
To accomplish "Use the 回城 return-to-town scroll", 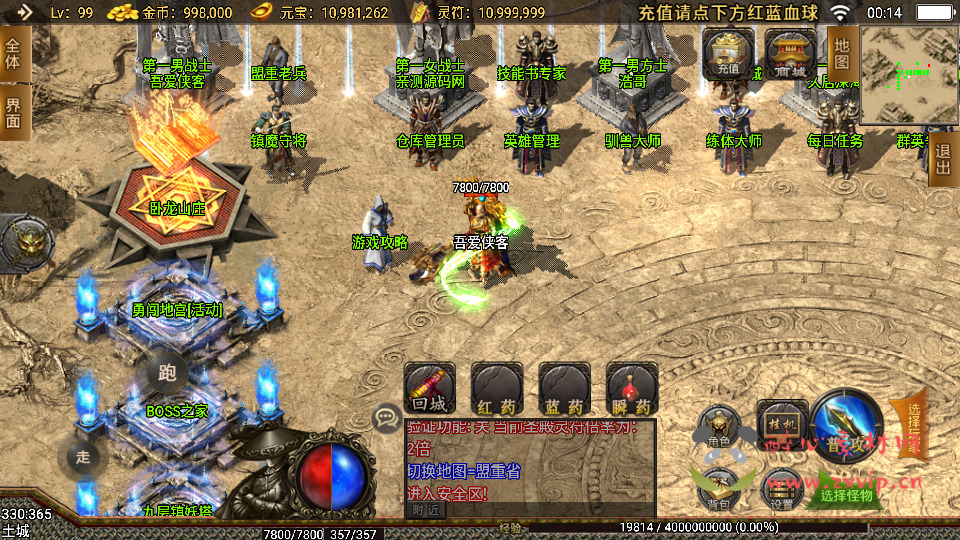I will 430,388.
